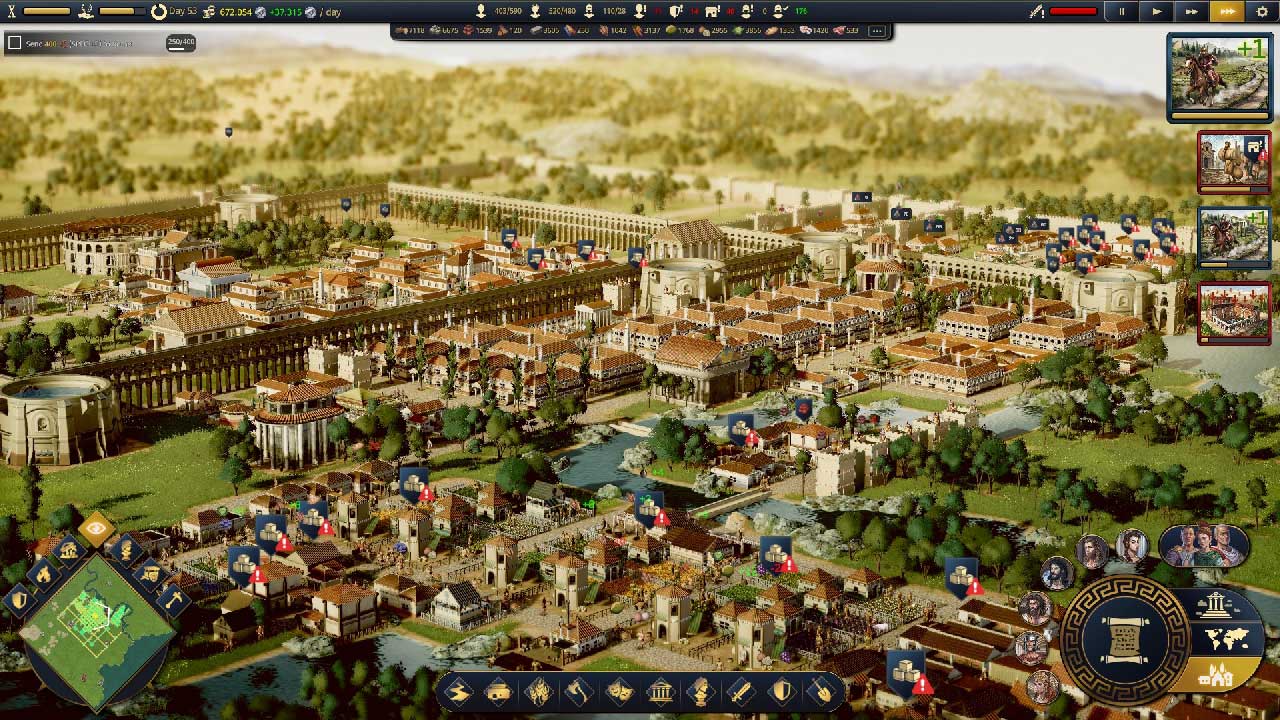Tick the checkbox in the top-left objective panel

click(14, 43)
